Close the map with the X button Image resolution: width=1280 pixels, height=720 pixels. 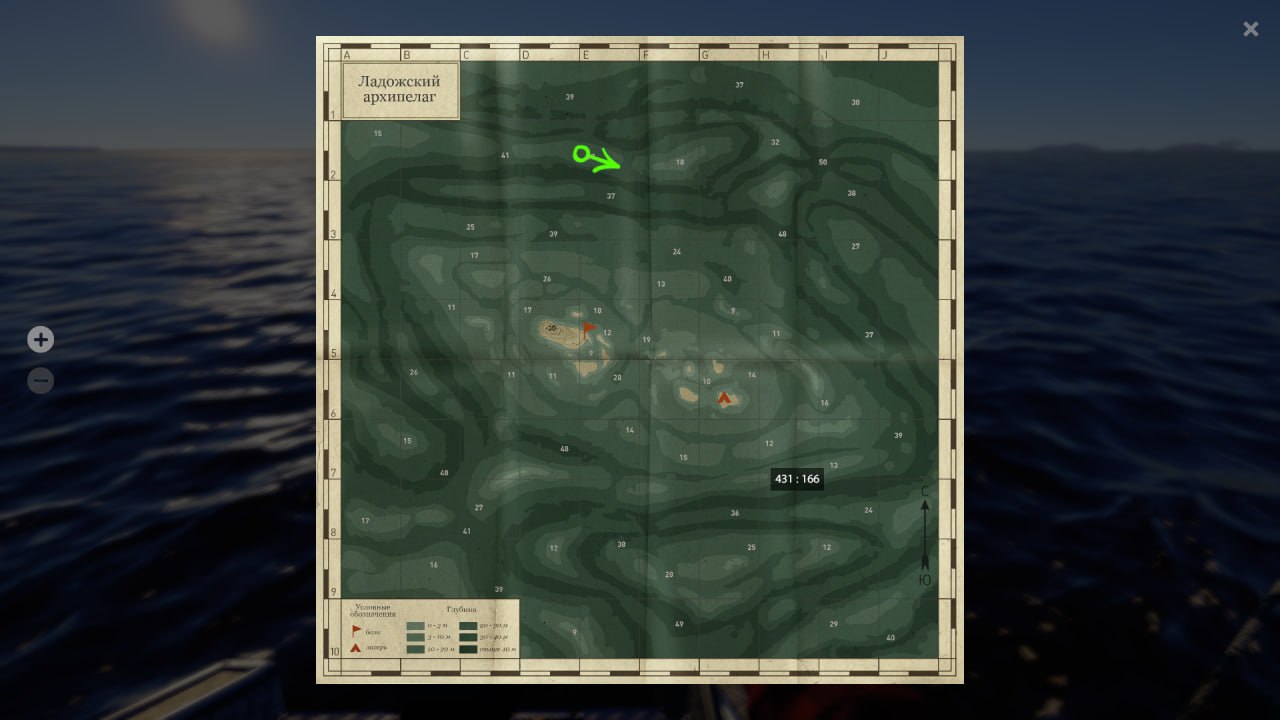point(1250,29)
